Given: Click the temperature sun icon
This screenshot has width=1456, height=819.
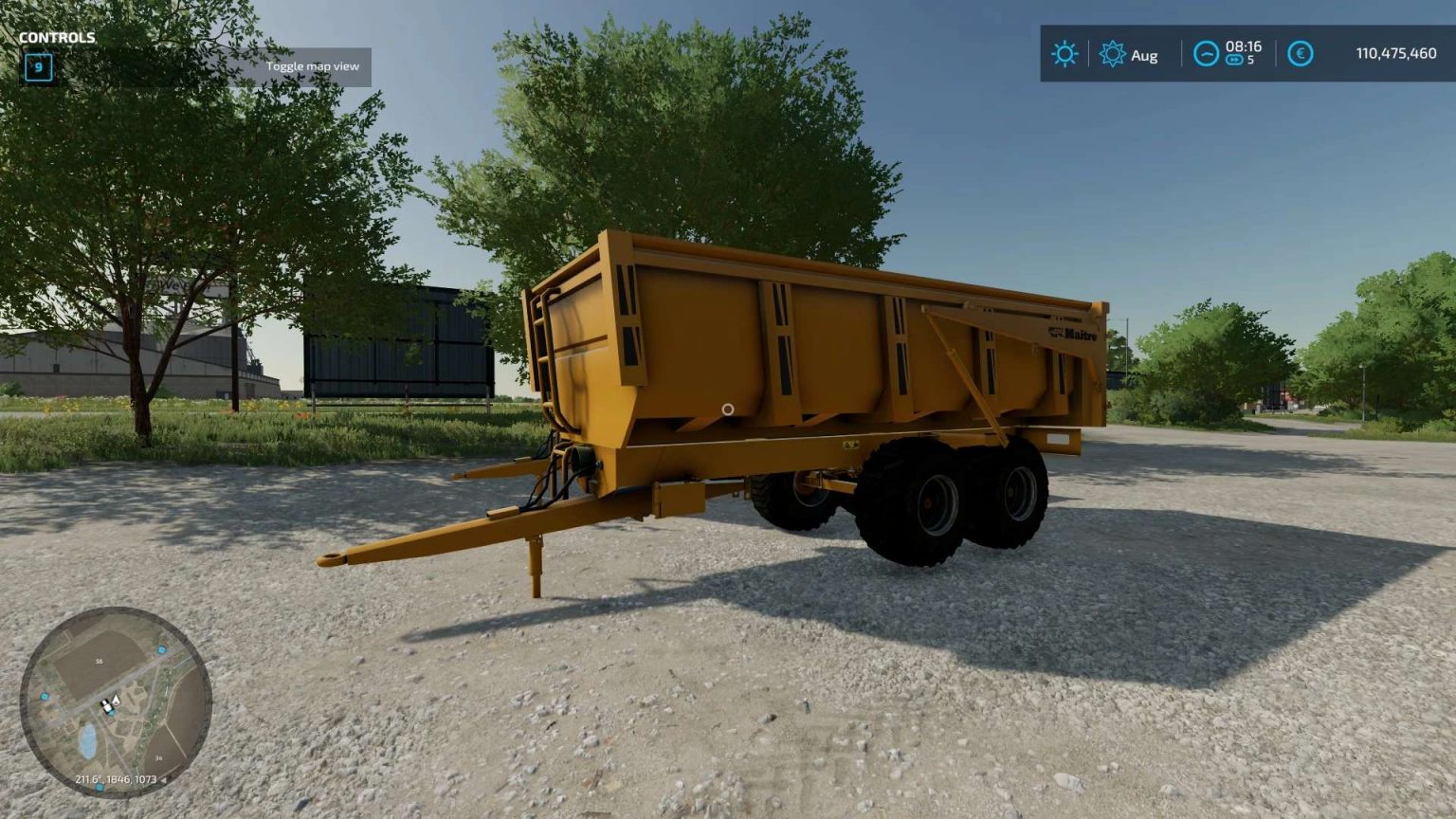Looking at the screenshot, I should 1065,54.
